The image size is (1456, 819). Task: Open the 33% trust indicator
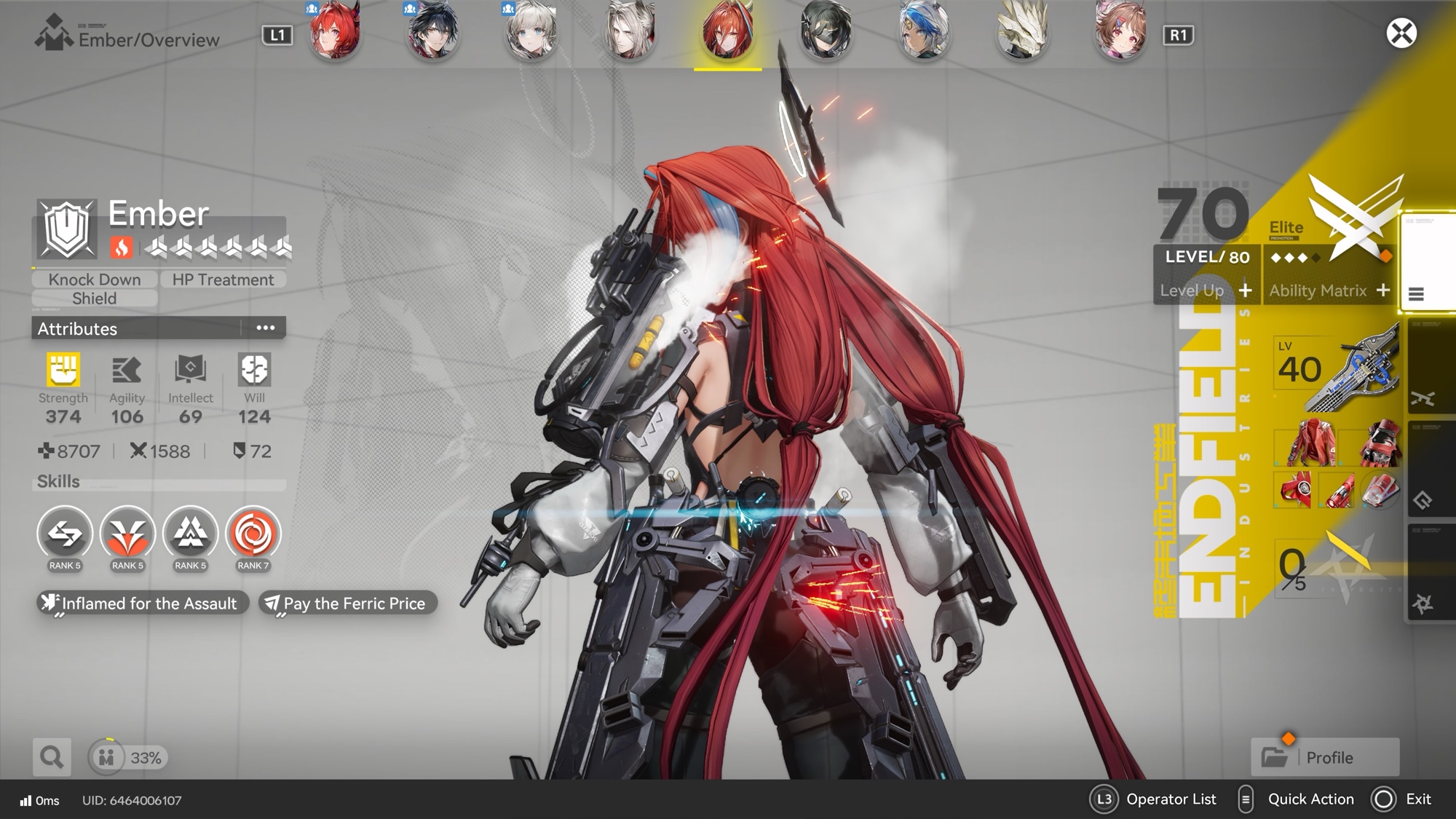click(x=129, y=757)
